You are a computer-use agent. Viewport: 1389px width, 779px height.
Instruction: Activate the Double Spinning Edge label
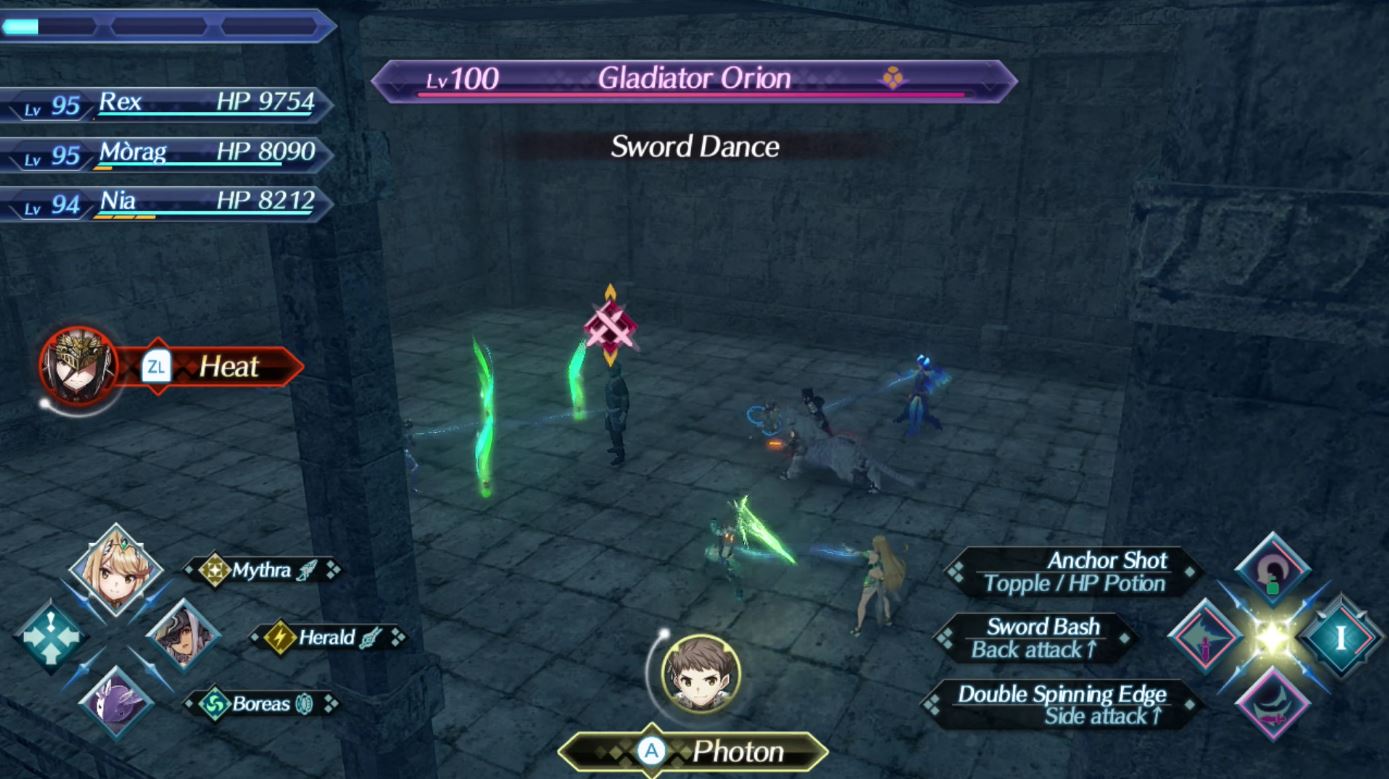[x=1062, y=705]
